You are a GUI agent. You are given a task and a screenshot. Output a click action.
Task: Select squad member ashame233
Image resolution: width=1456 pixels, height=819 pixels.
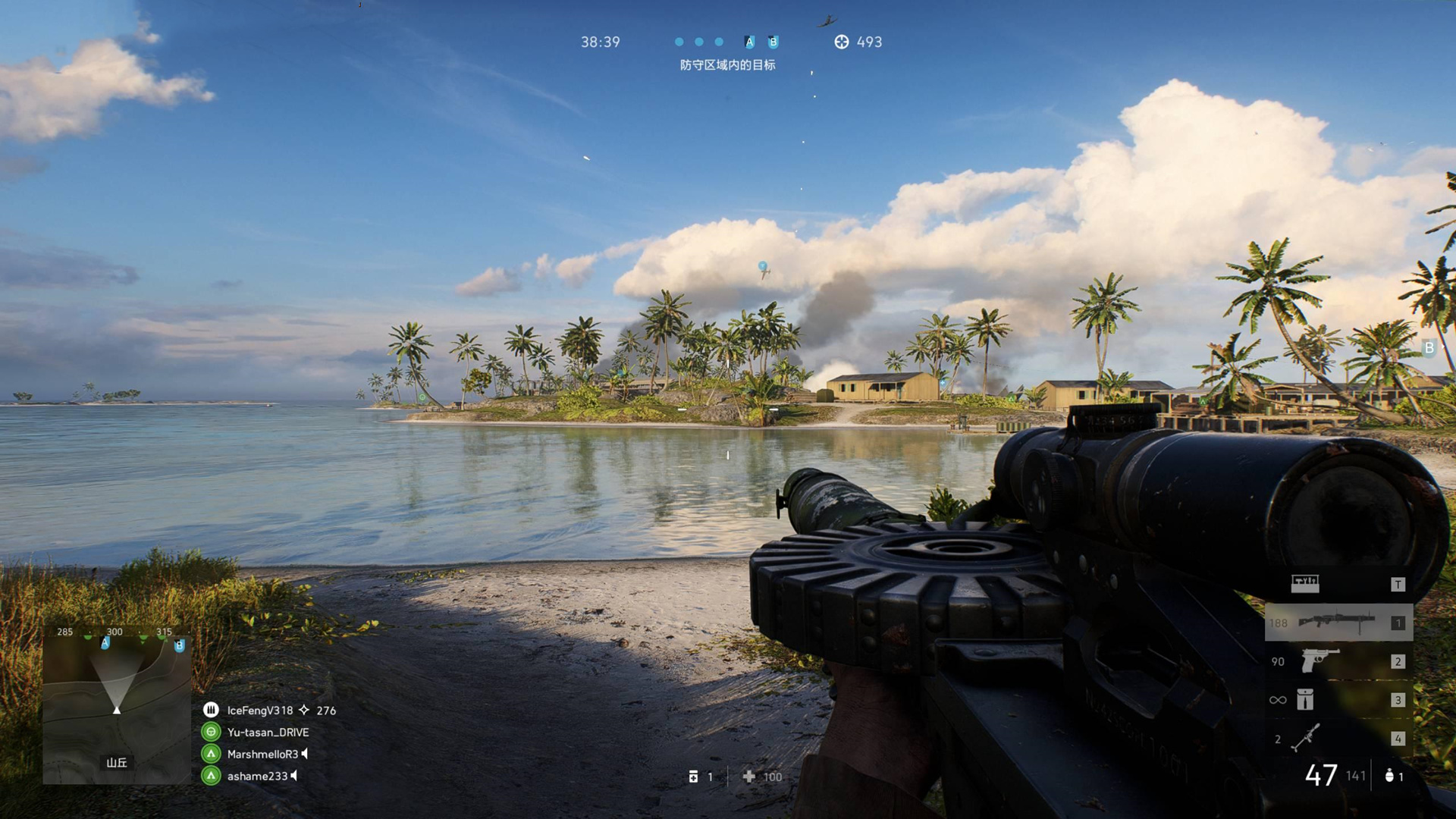pyautogui.click(x=257, y=776)
